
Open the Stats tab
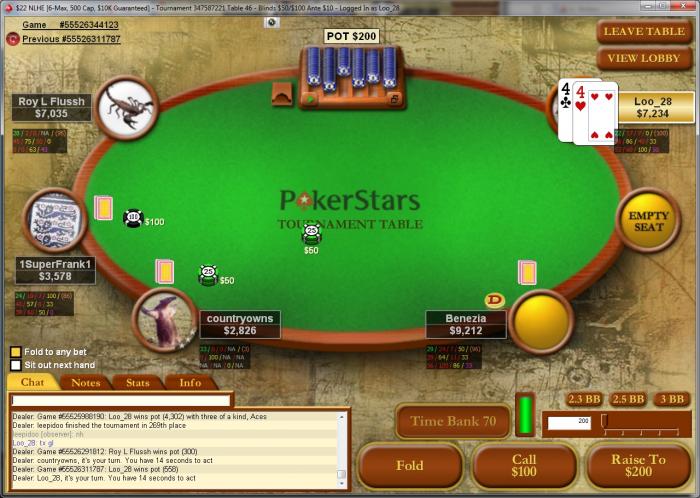(137, 382)
